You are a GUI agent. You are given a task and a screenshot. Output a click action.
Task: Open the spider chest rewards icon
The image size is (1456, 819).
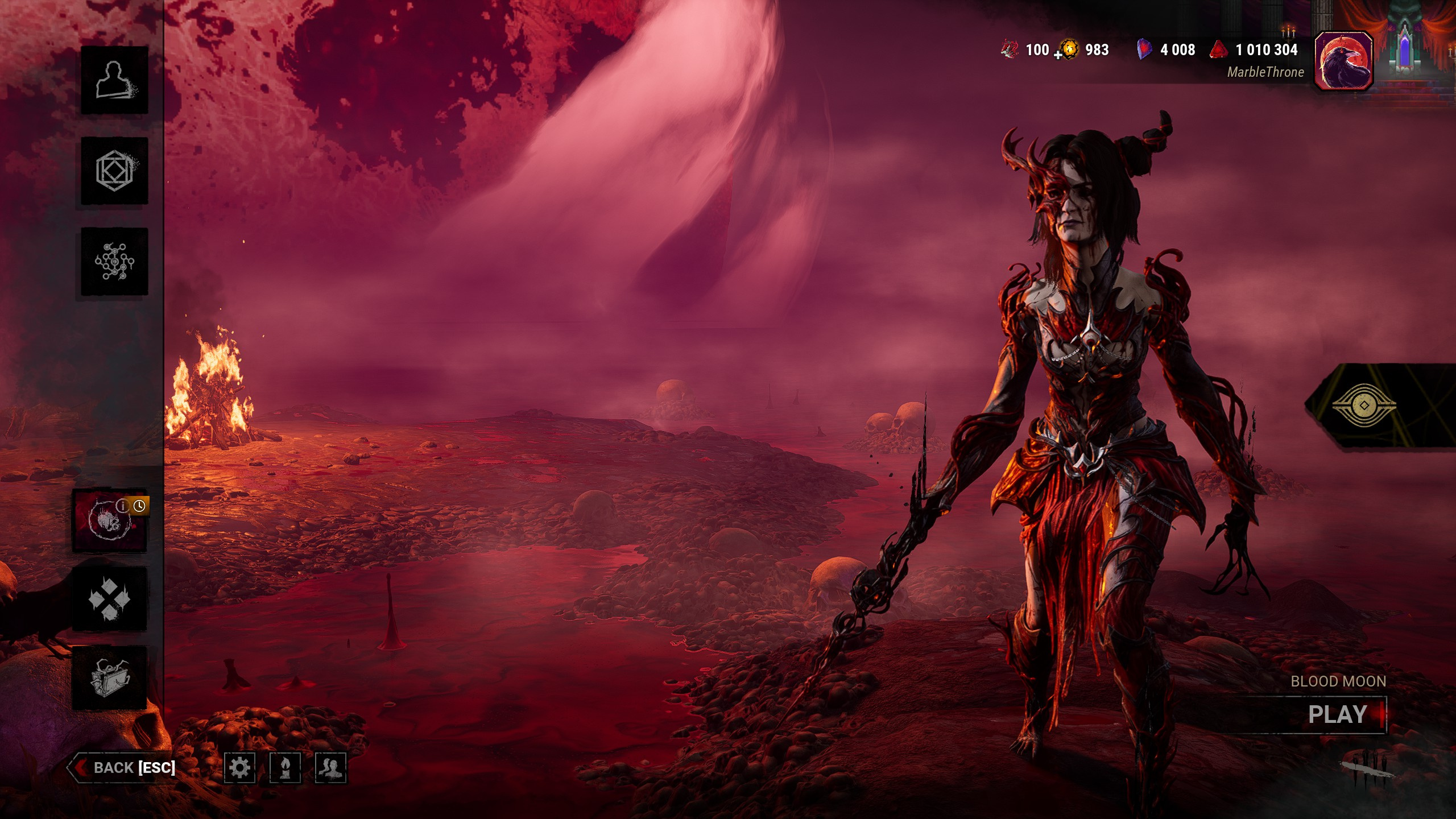109,678
